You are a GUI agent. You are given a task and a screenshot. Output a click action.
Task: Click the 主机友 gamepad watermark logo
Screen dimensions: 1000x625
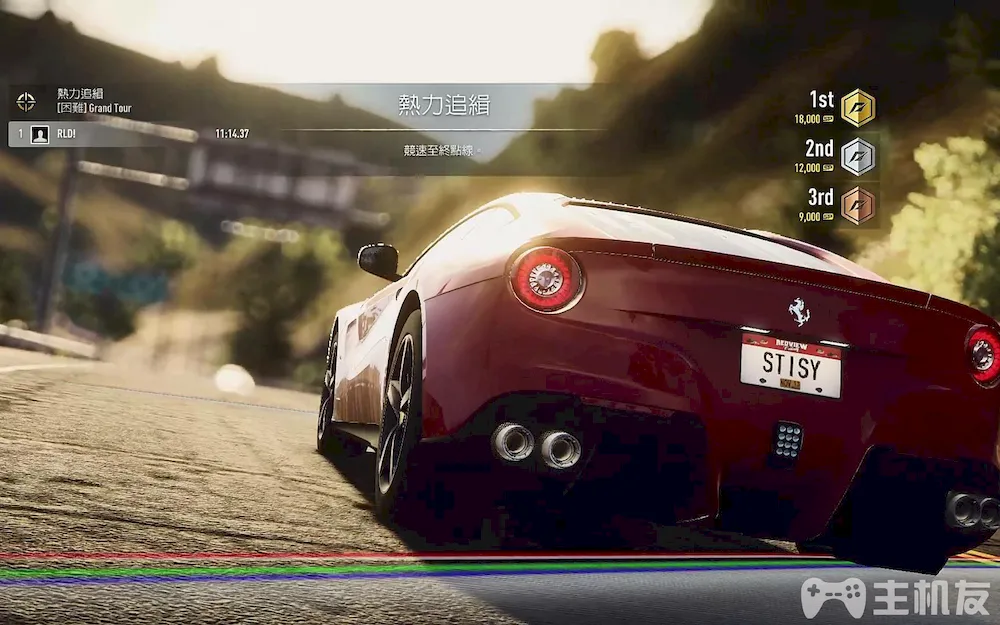(833, 597)
